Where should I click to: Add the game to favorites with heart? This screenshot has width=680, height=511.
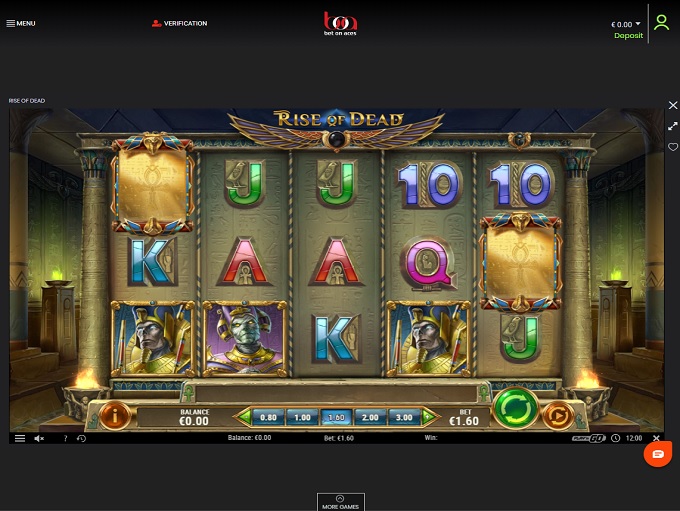tap(673, 147)
